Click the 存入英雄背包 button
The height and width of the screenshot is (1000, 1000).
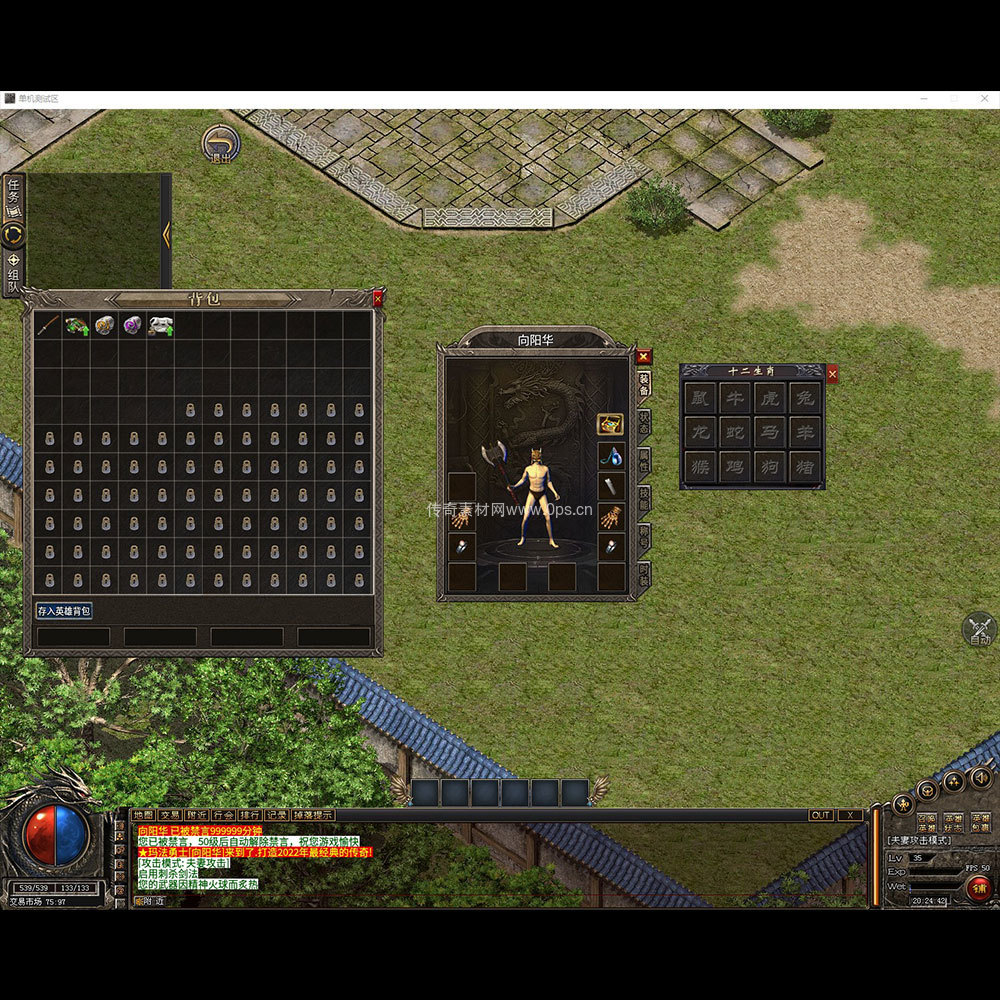click(x=64, y=610)
